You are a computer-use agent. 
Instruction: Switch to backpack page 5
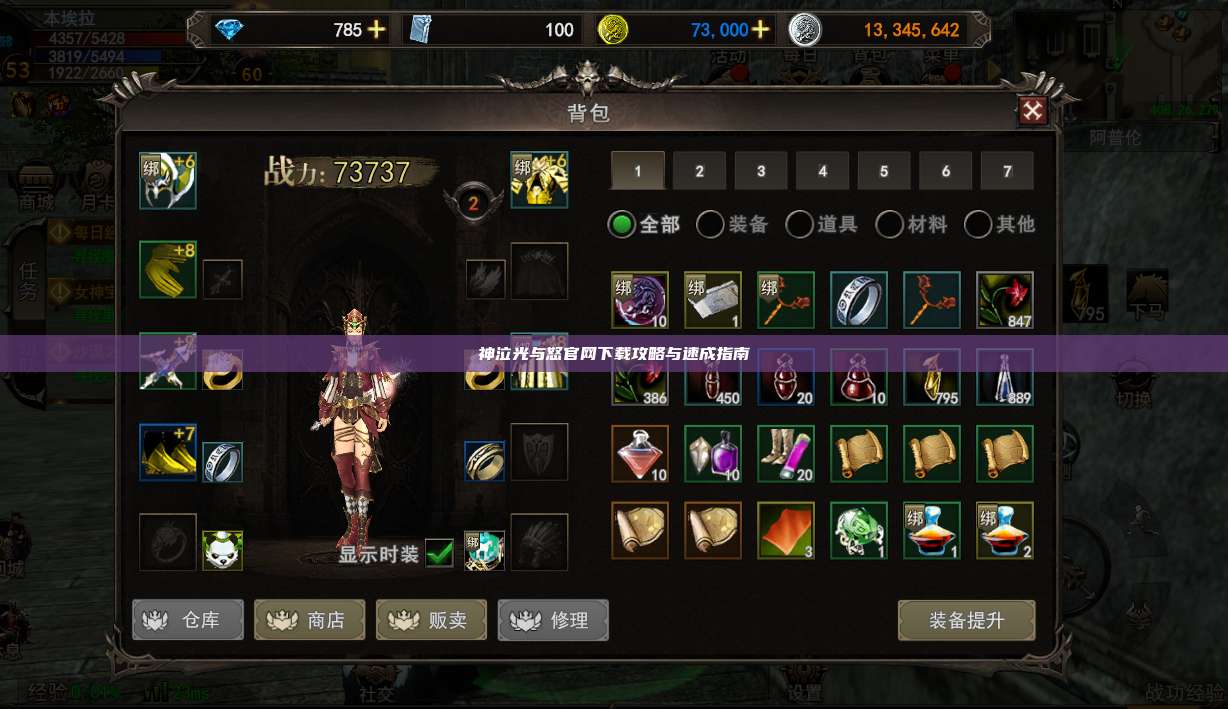click(x=884, y=171)
